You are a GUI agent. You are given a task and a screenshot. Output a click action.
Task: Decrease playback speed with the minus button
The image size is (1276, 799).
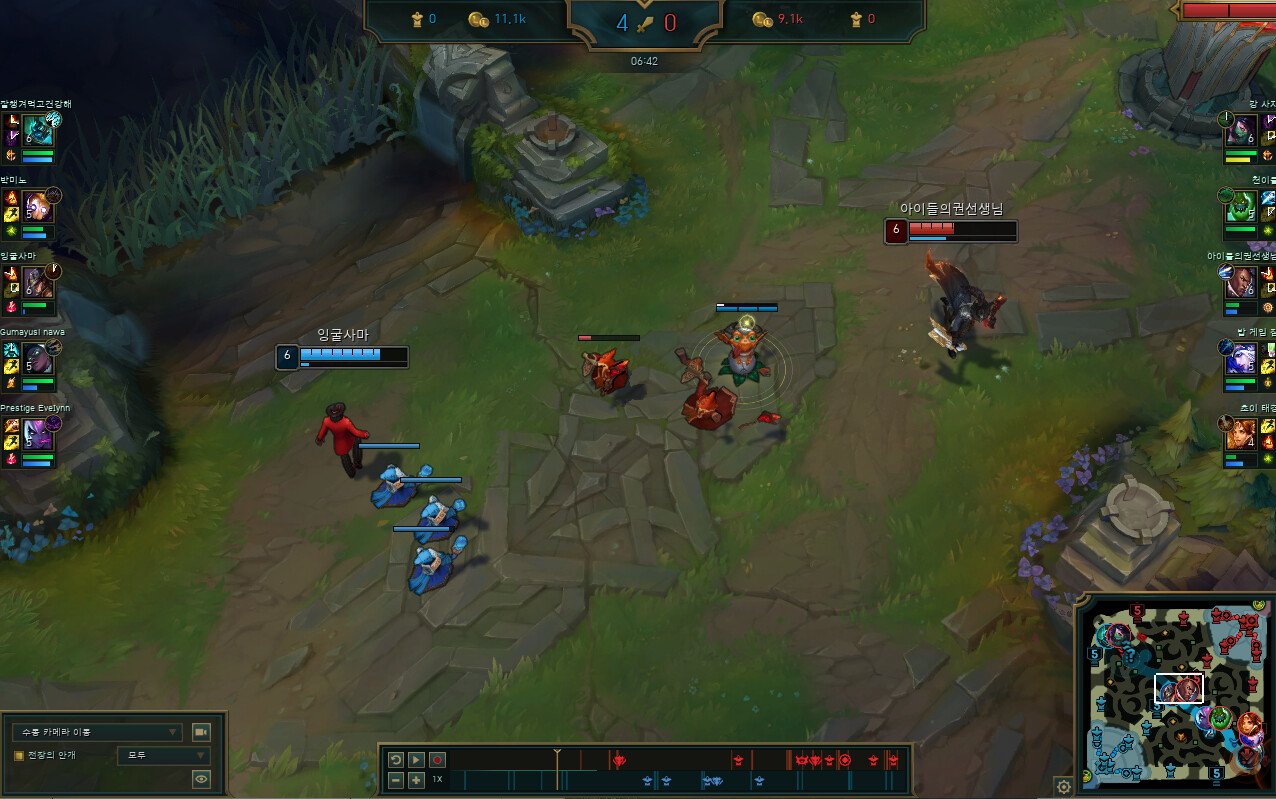pos(396,780)
